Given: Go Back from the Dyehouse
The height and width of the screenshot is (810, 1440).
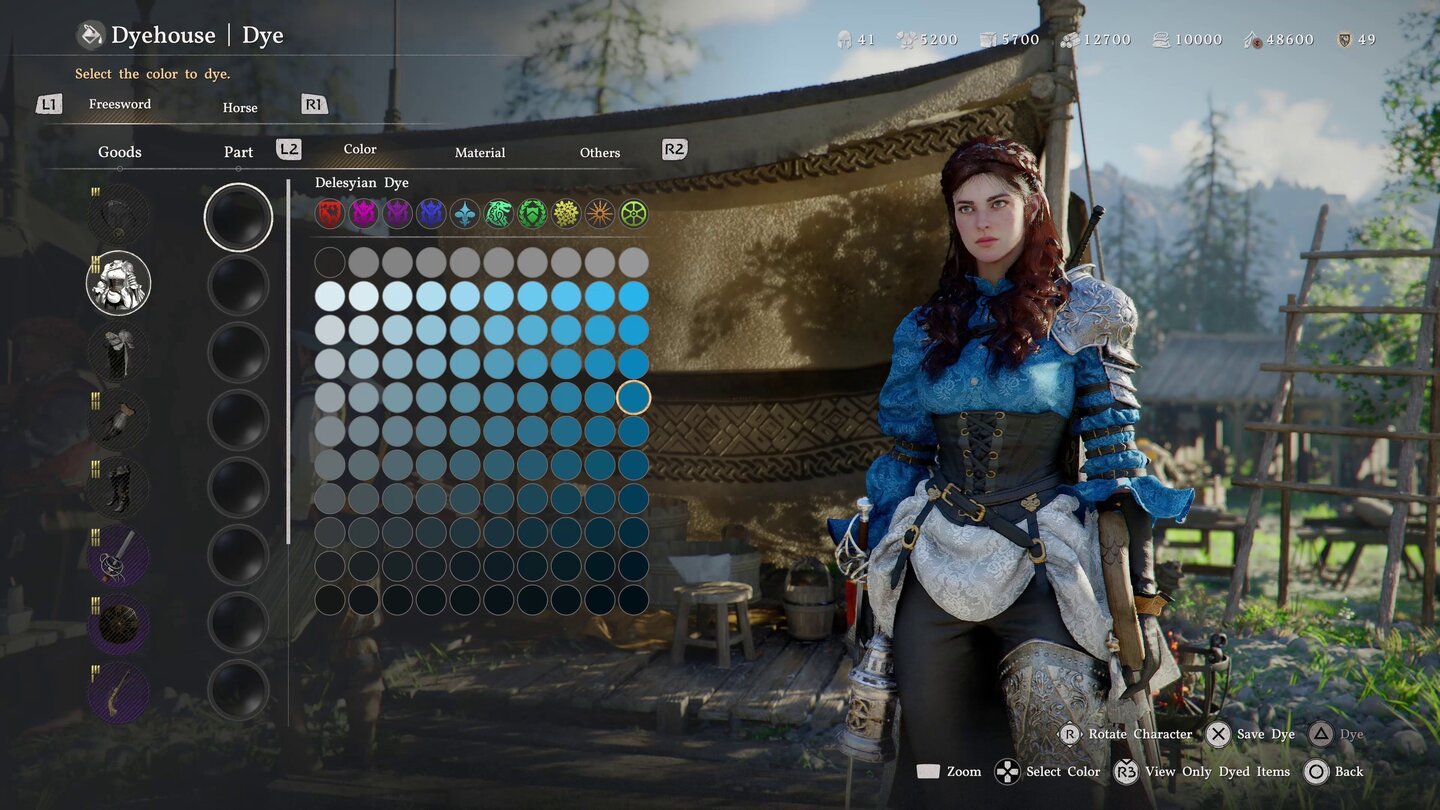Looking at the screenshot, I should tap(1334, 771).
